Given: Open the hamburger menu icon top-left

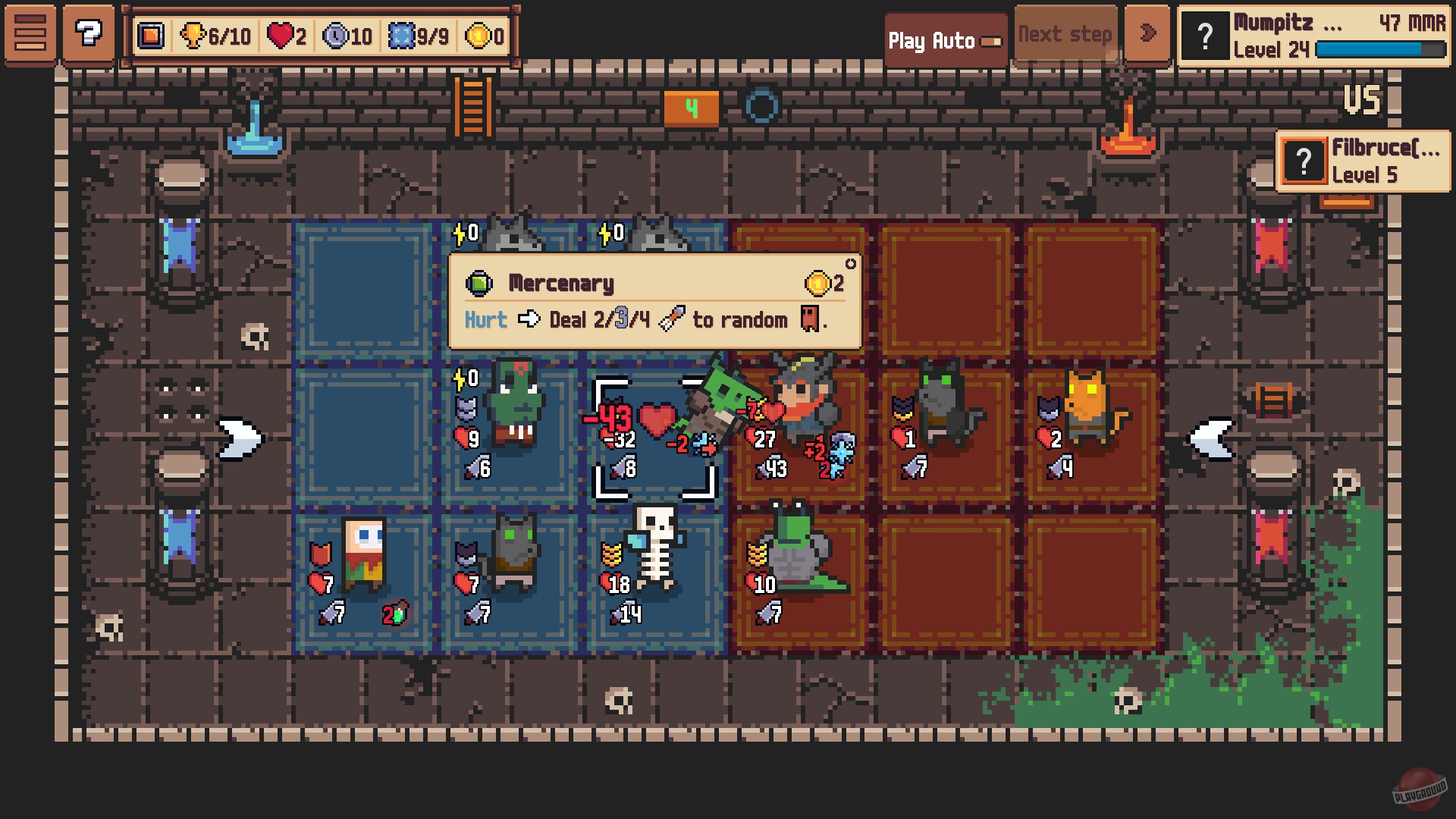Looking at the screenshot, I should click(x=30, y=33).
